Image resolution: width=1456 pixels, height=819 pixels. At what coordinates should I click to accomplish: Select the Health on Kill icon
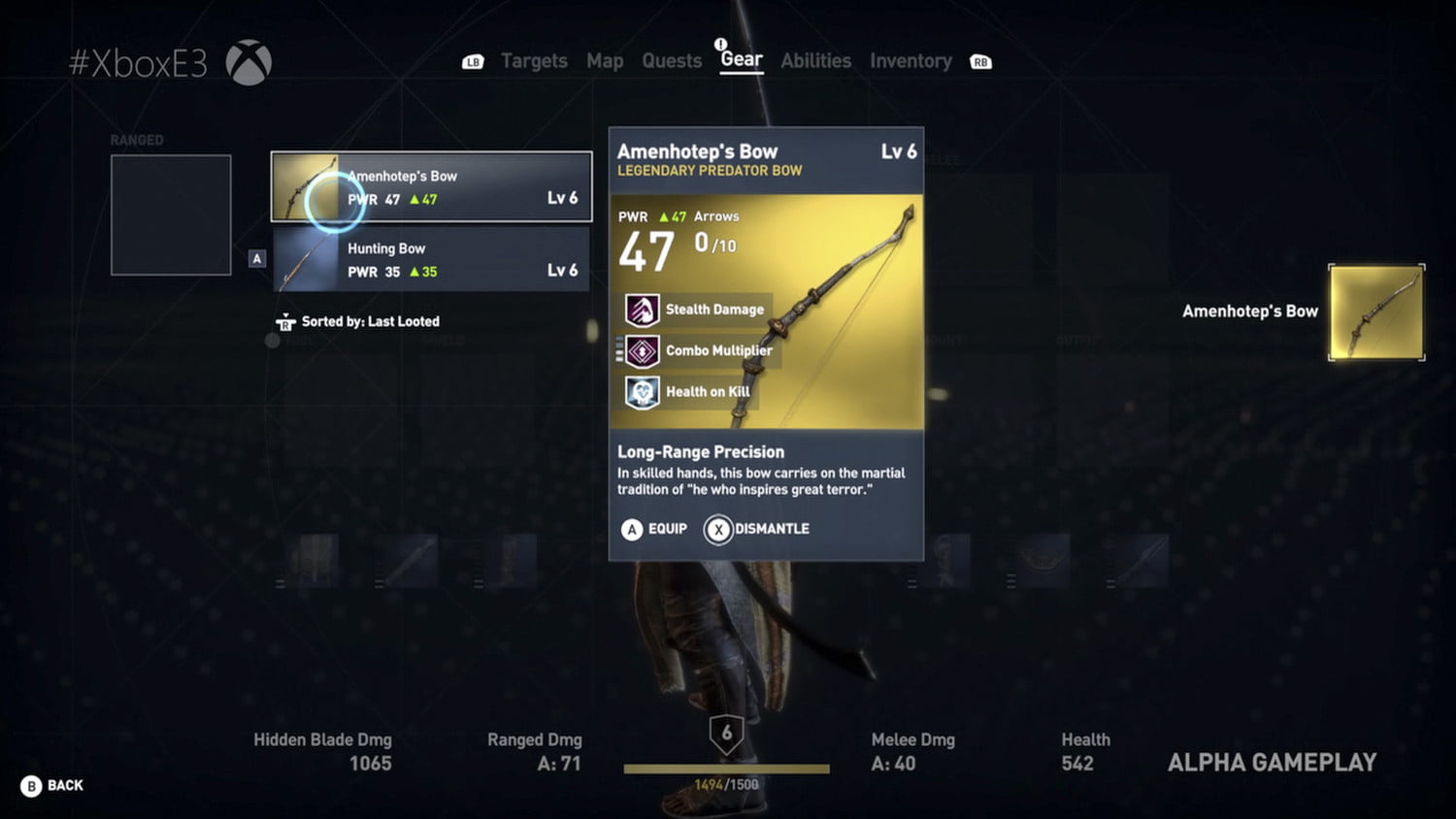641,391
